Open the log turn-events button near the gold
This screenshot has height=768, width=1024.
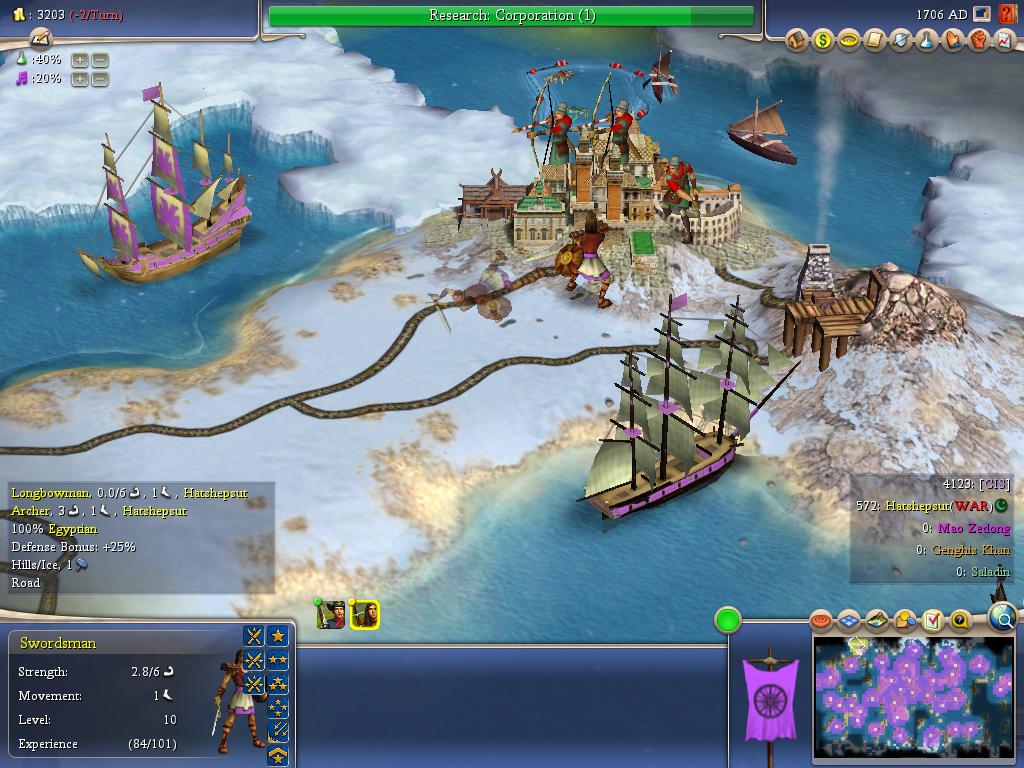[x=41, y=39]
